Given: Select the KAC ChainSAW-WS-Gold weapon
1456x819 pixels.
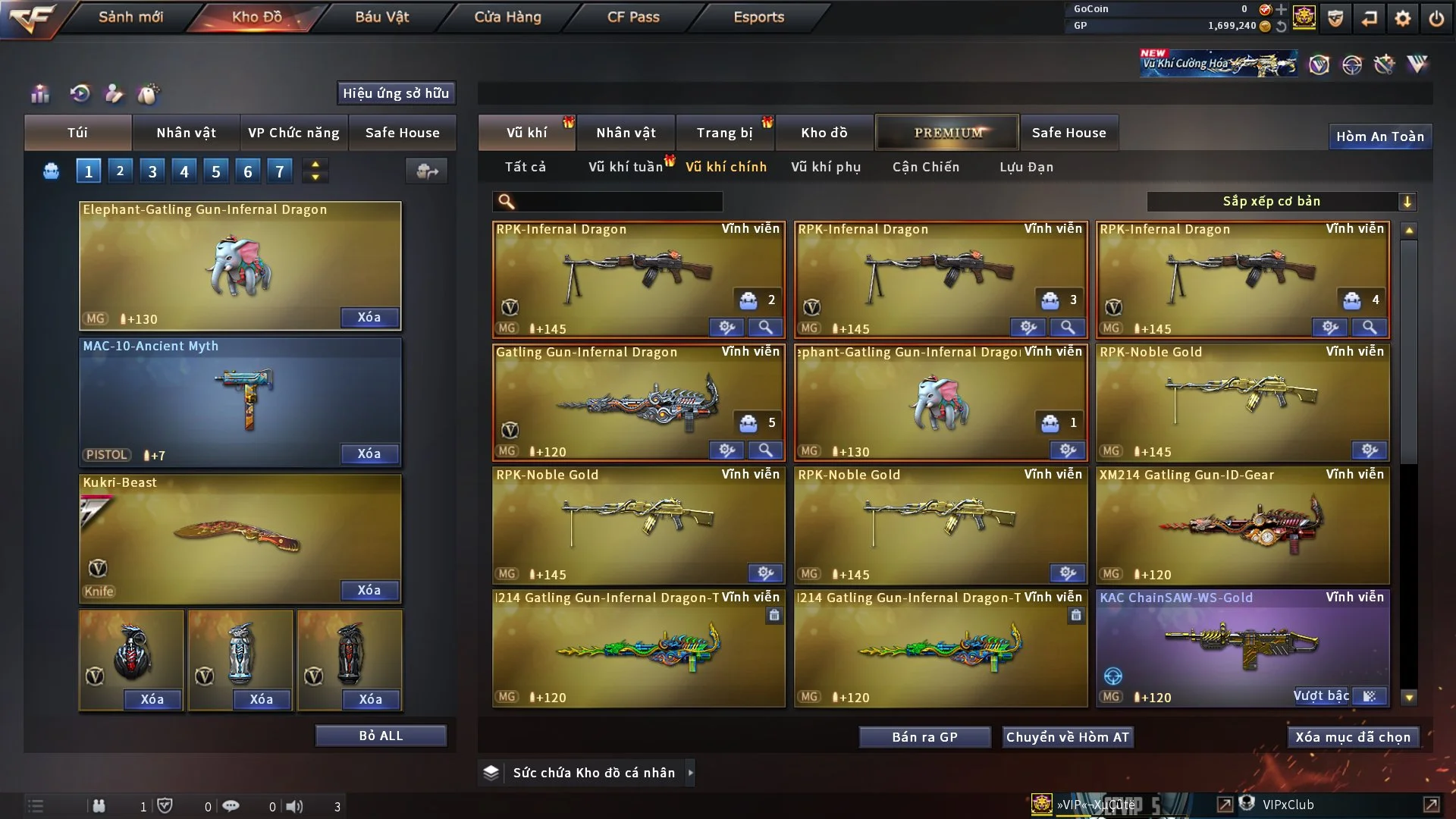Looking at the screenshot, I should (x=1241, y=645).
